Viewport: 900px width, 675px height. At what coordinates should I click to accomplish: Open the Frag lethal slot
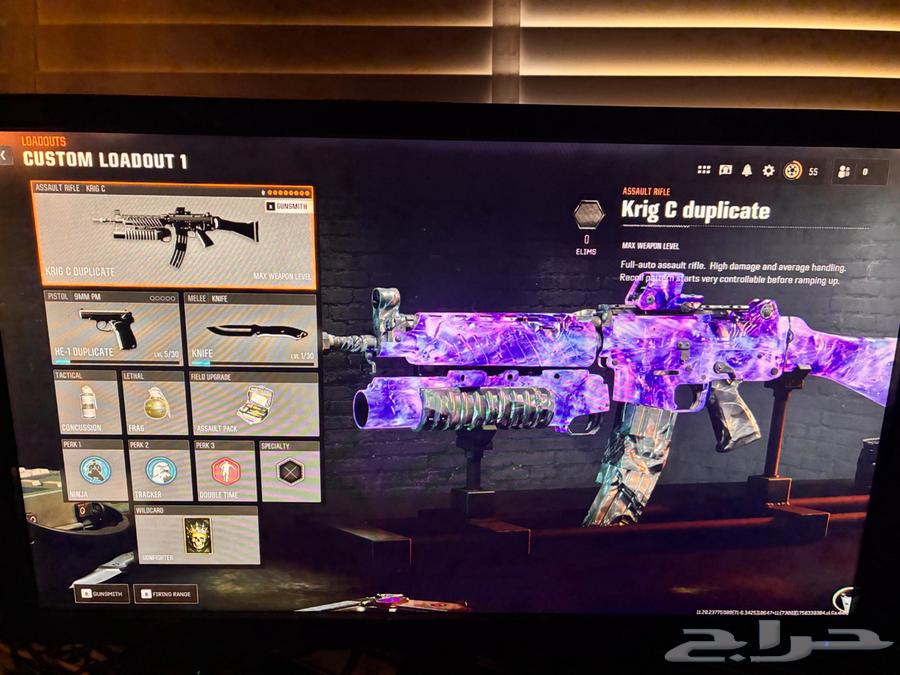153,403
